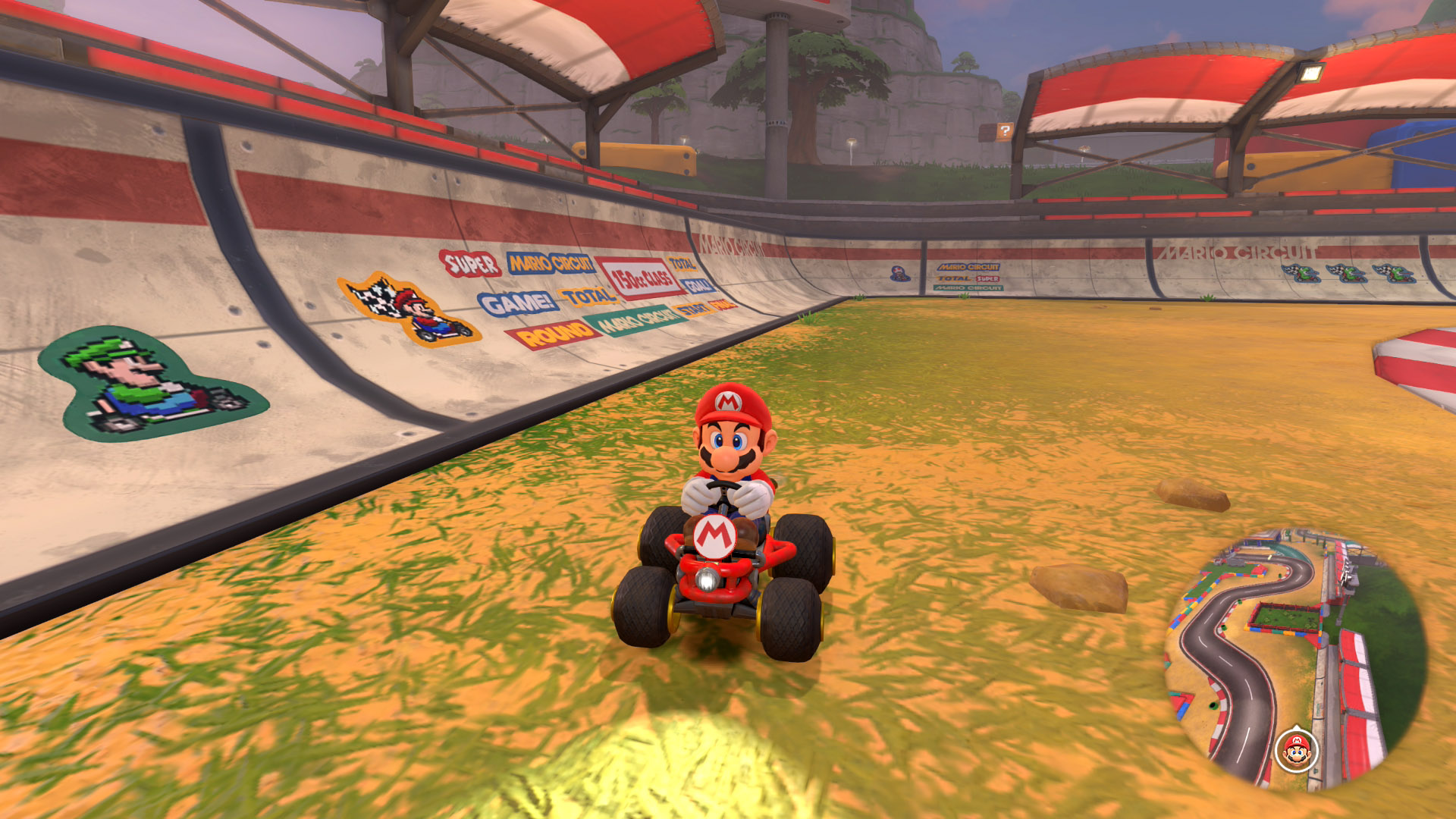This screenshot has width=1456, height=819.
Task: Click the circular track minimap
Action: [1295, 660]
